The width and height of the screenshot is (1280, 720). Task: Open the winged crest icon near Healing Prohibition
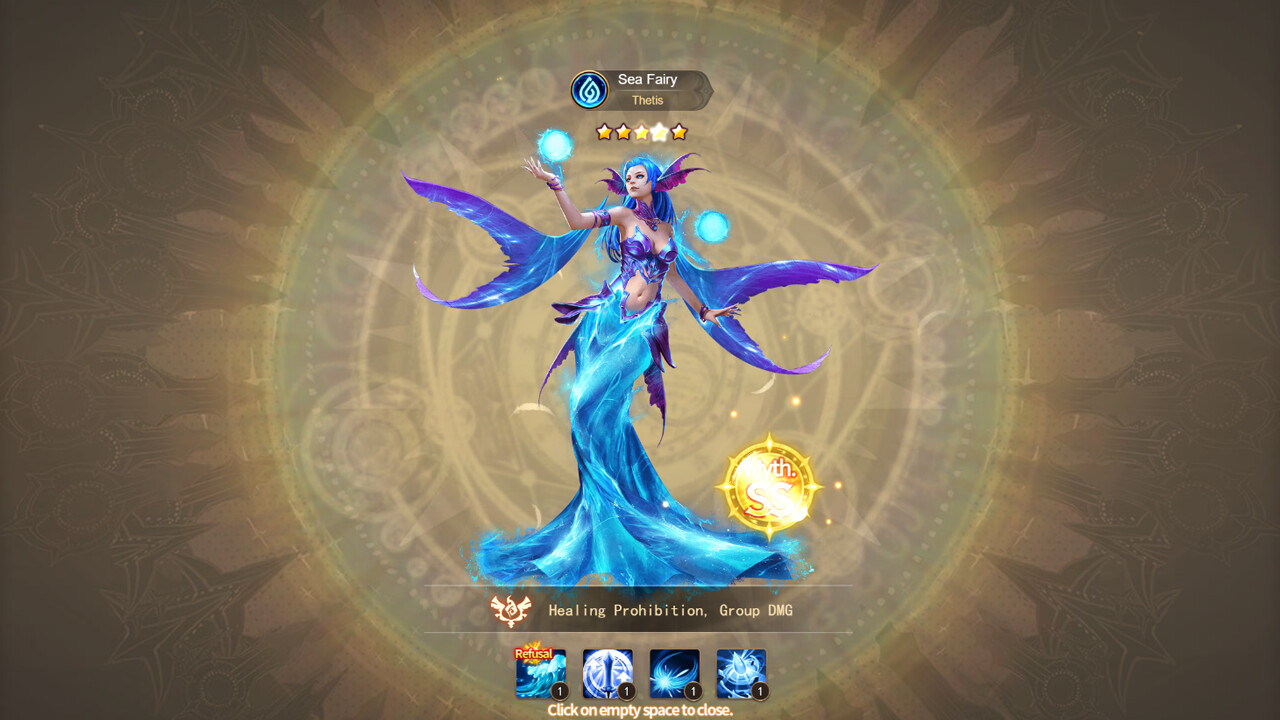(510, 610)
